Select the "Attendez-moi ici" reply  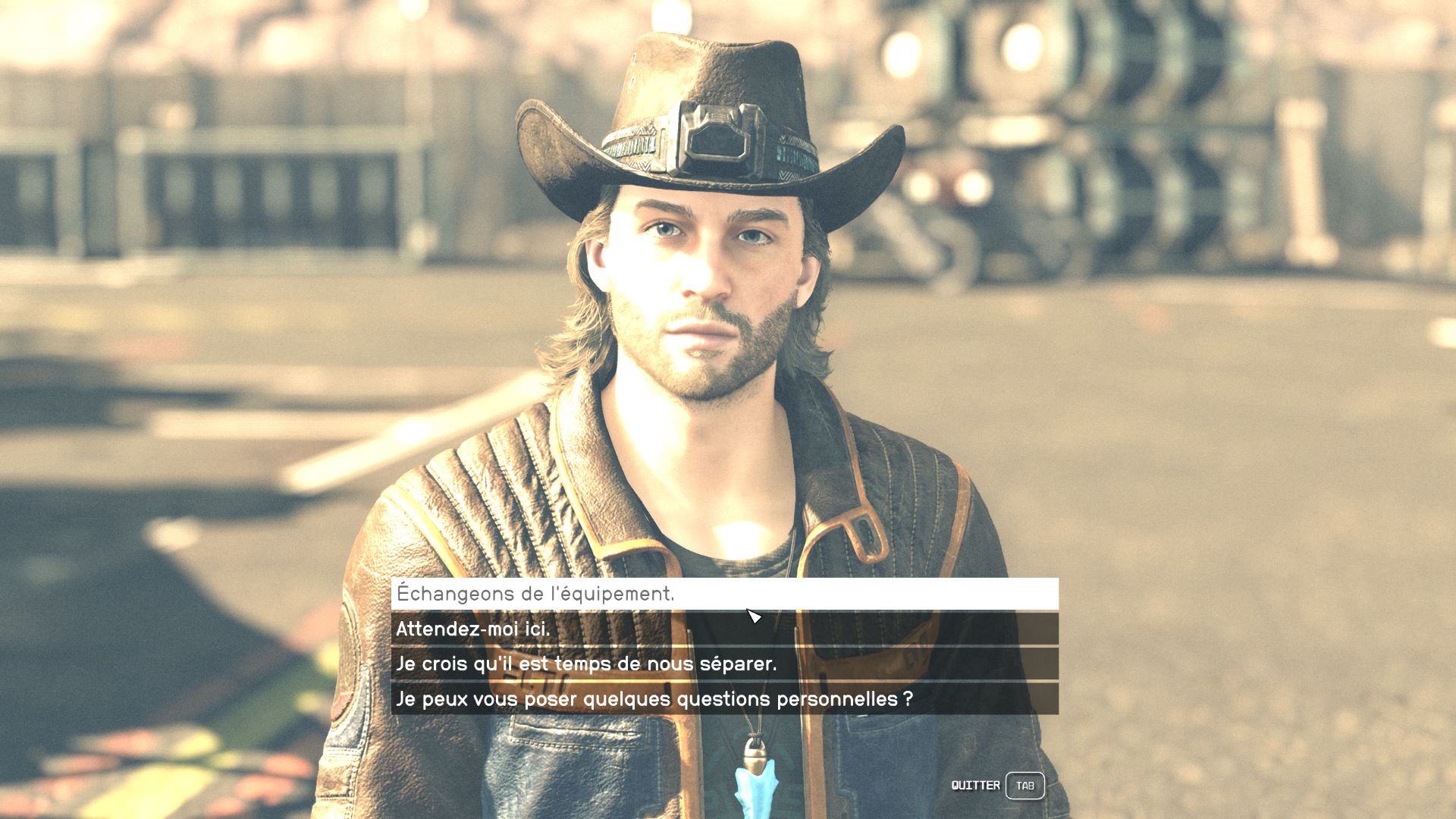(x=724, y=629)
